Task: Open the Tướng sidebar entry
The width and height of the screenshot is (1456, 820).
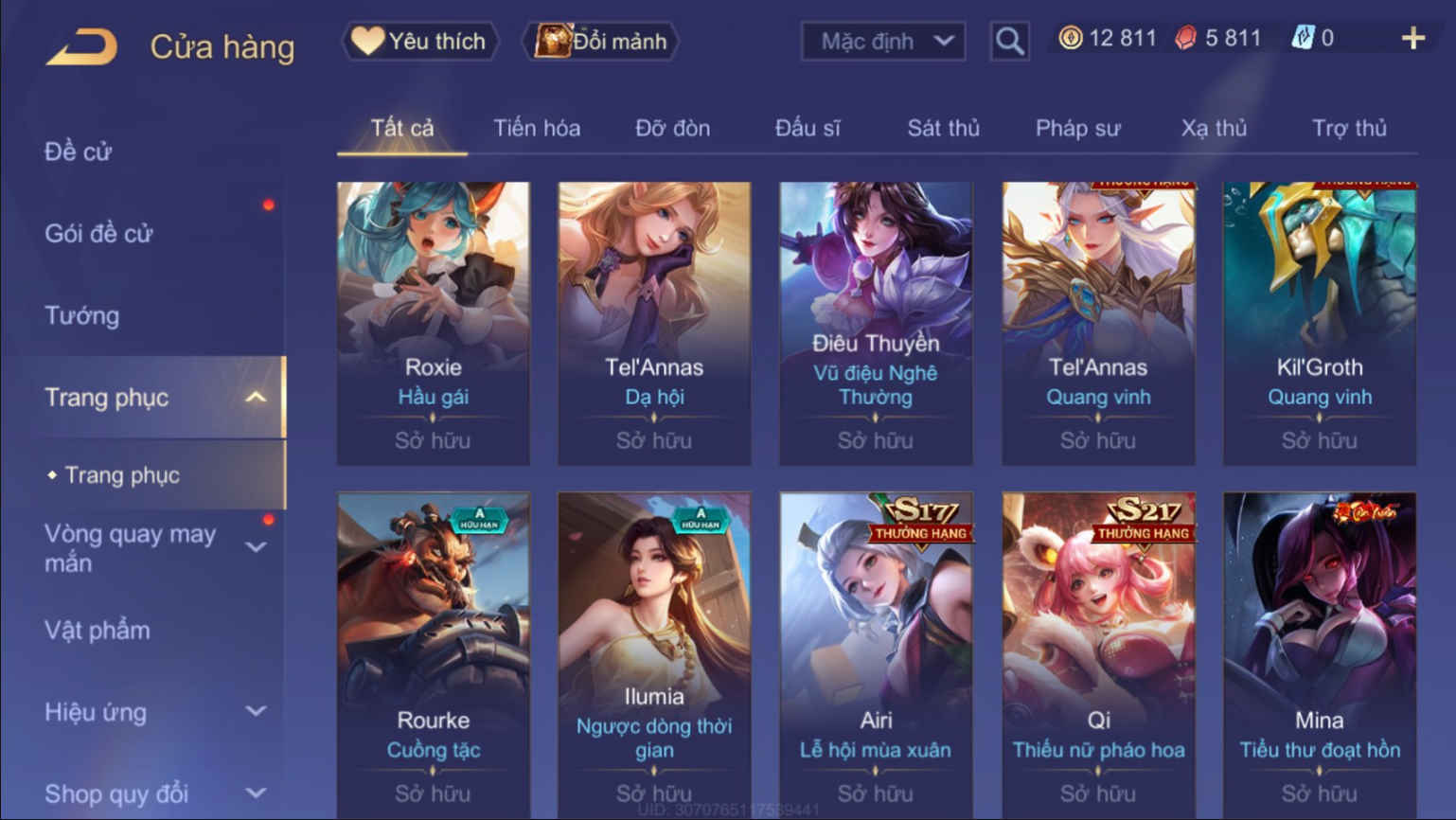Action: click(80, 315)
